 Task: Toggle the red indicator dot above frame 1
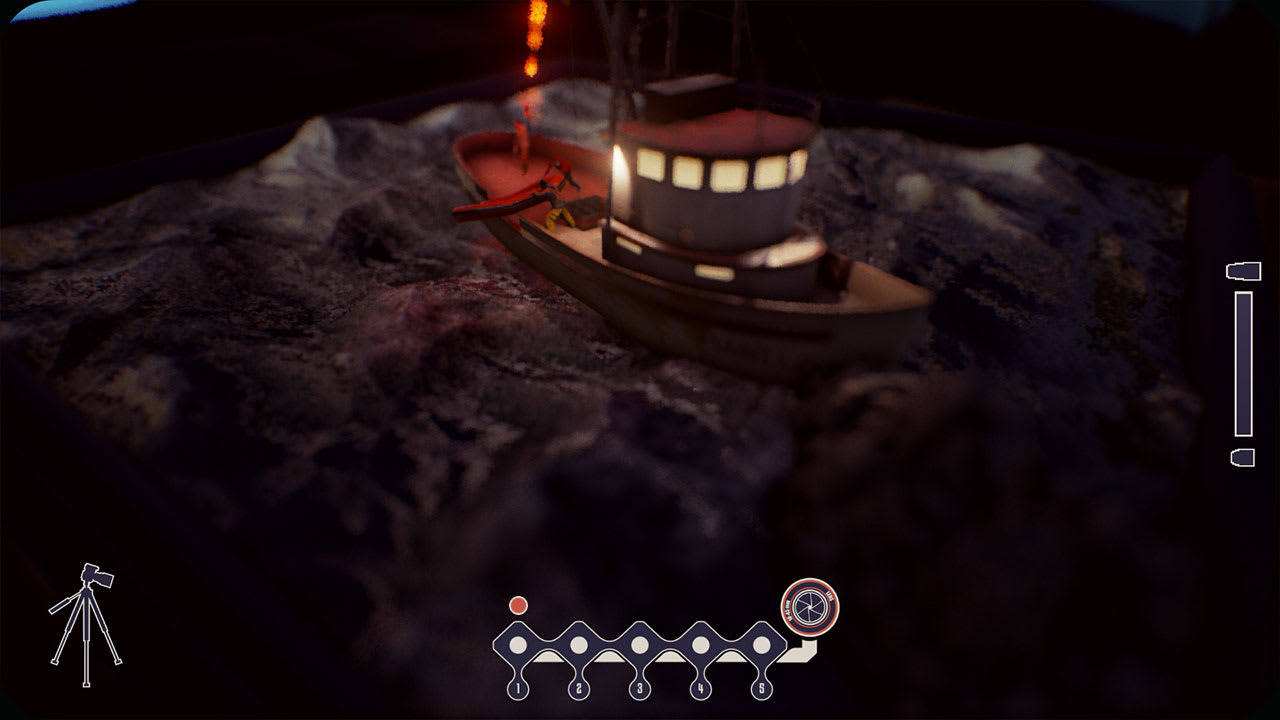(x=517, y=604)
